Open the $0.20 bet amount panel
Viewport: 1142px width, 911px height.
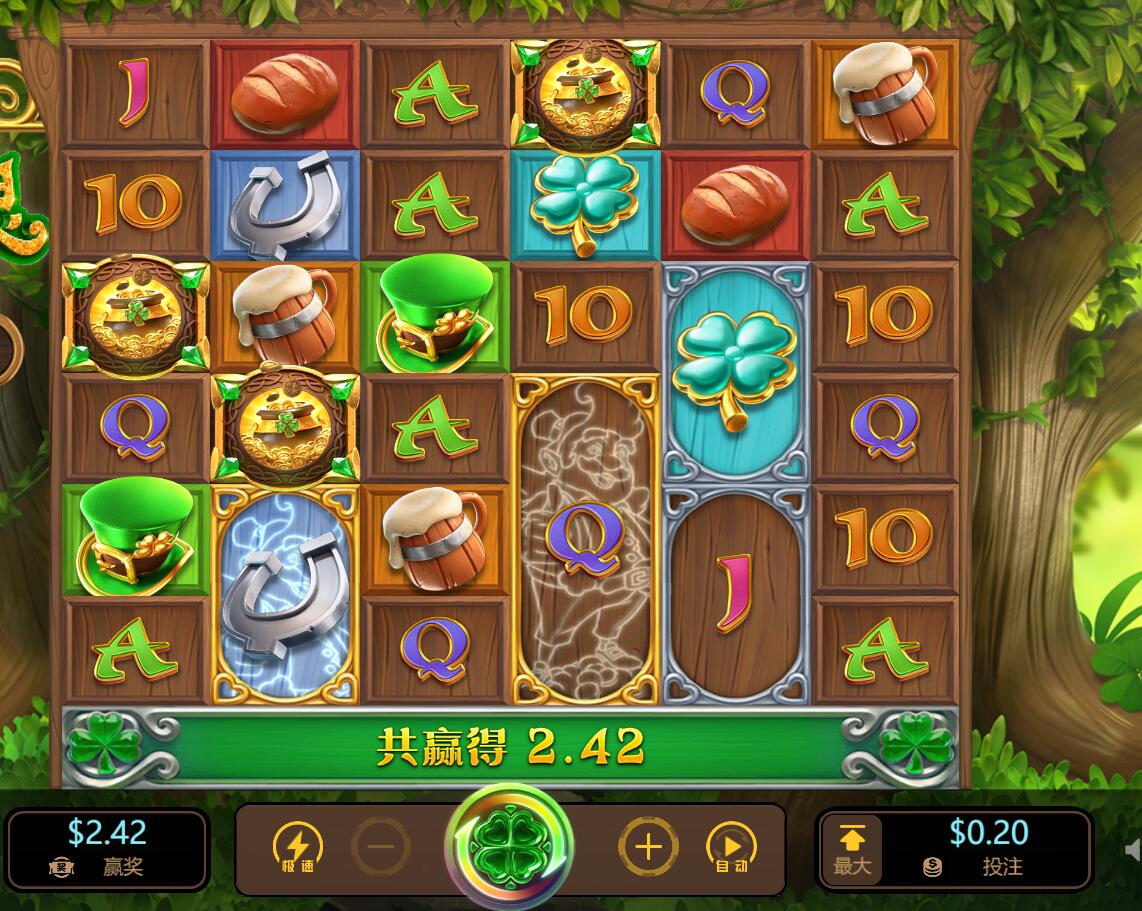coord(988,848)
